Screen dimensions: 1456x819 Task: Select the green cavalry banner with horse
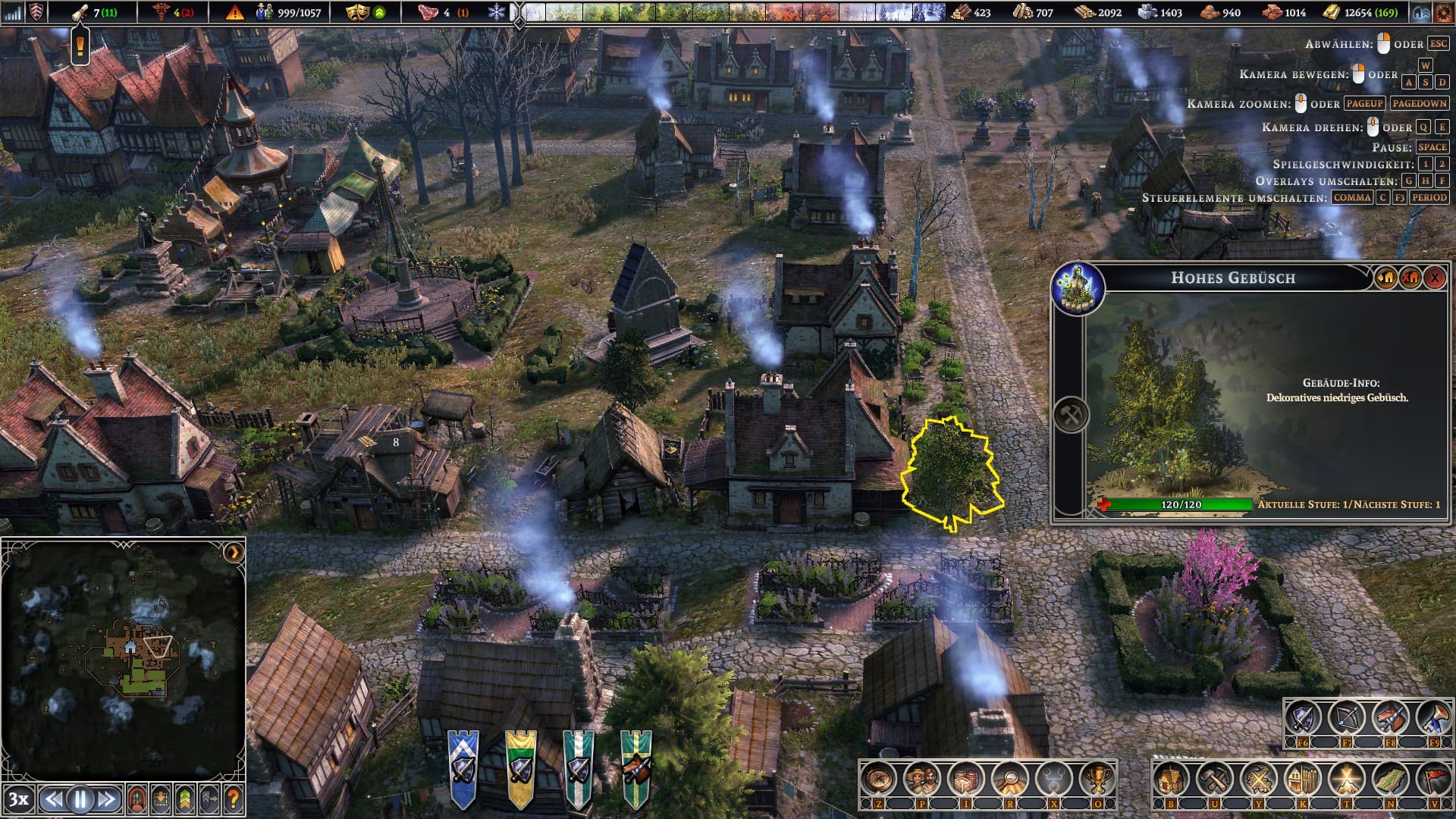(636, 766)
